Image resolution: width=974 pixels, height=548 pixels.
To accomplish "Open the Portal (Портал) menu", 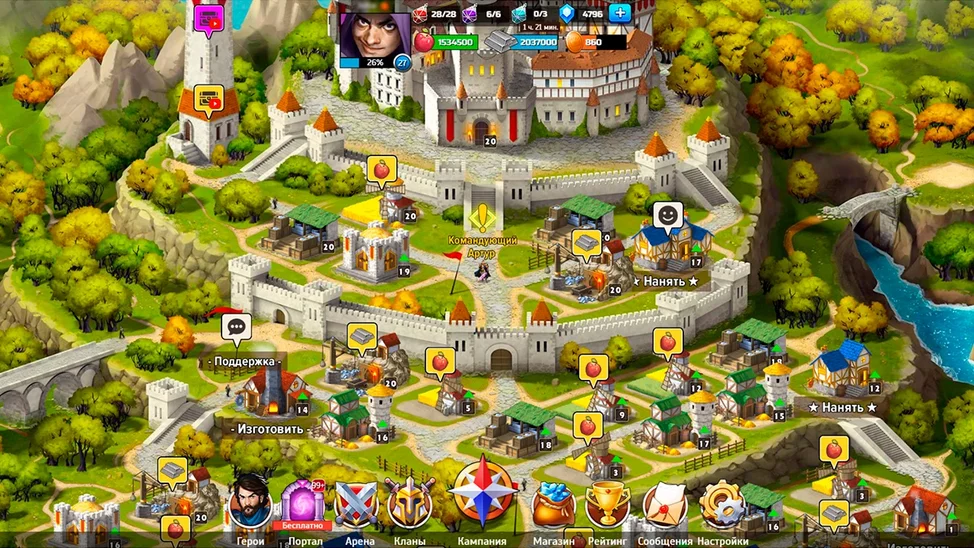I will [302, 503].
